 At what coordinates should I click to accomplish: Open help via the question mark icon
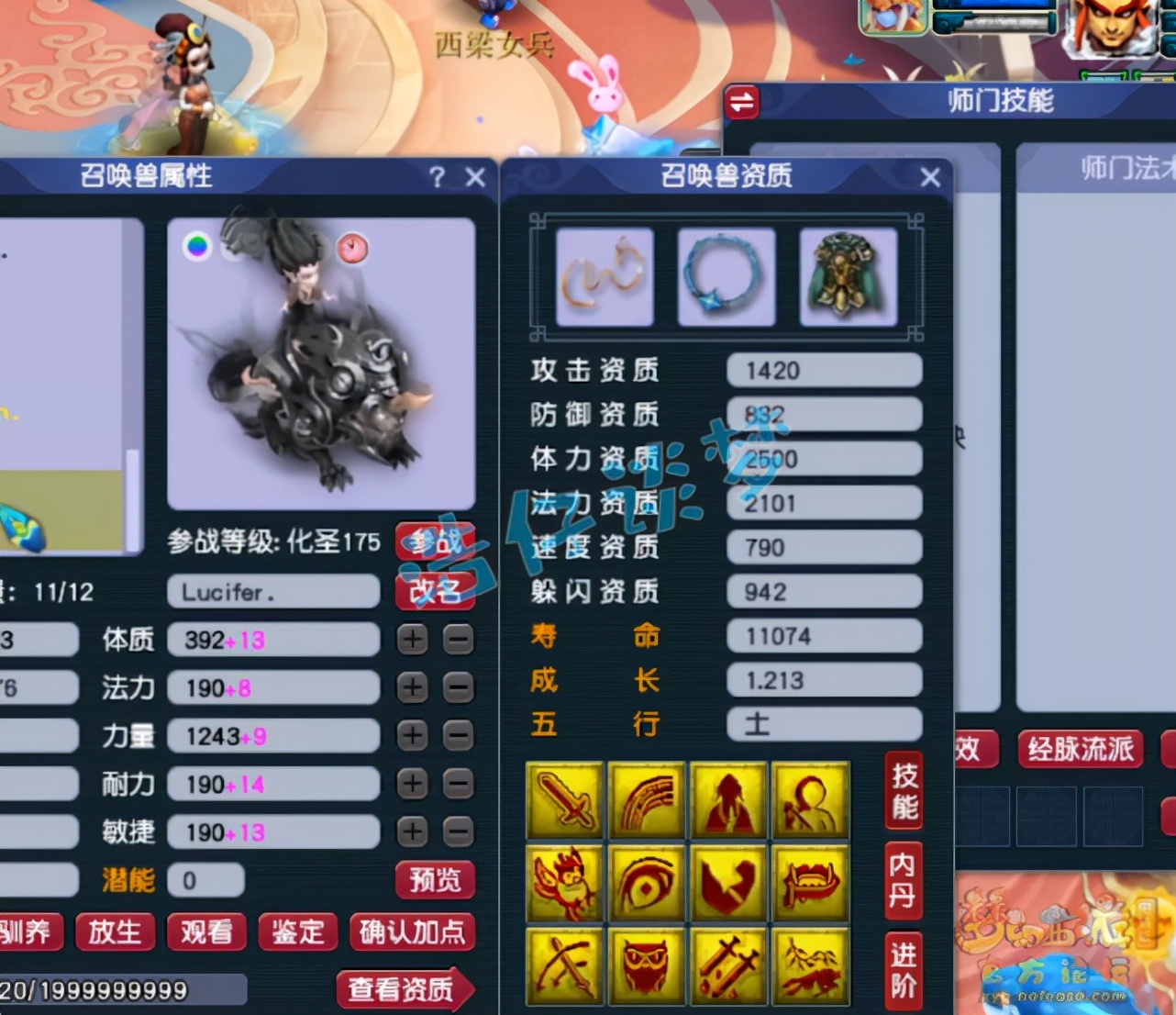click(x=438, y=178)
